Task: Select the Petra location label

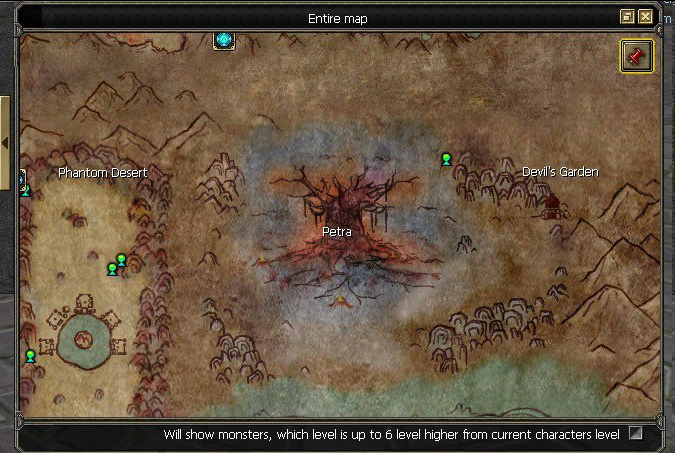Action: point(337,231)
